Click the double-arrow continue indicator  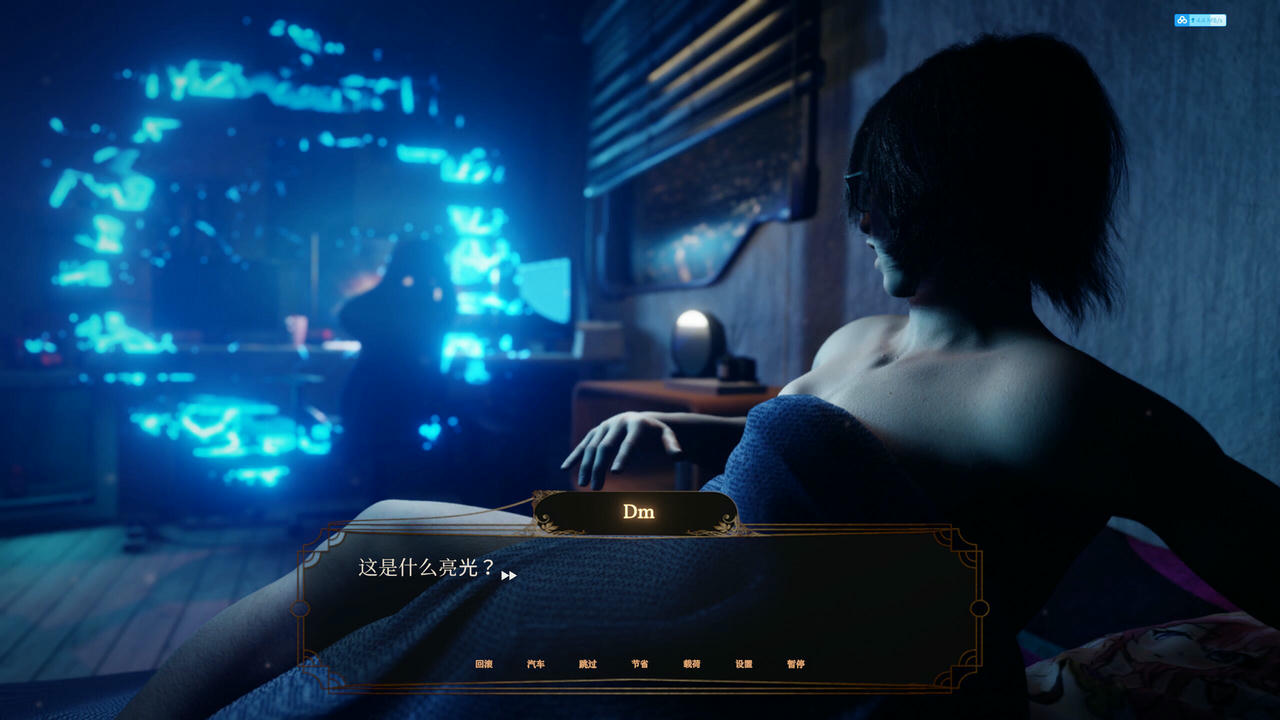tap(510, 575)
